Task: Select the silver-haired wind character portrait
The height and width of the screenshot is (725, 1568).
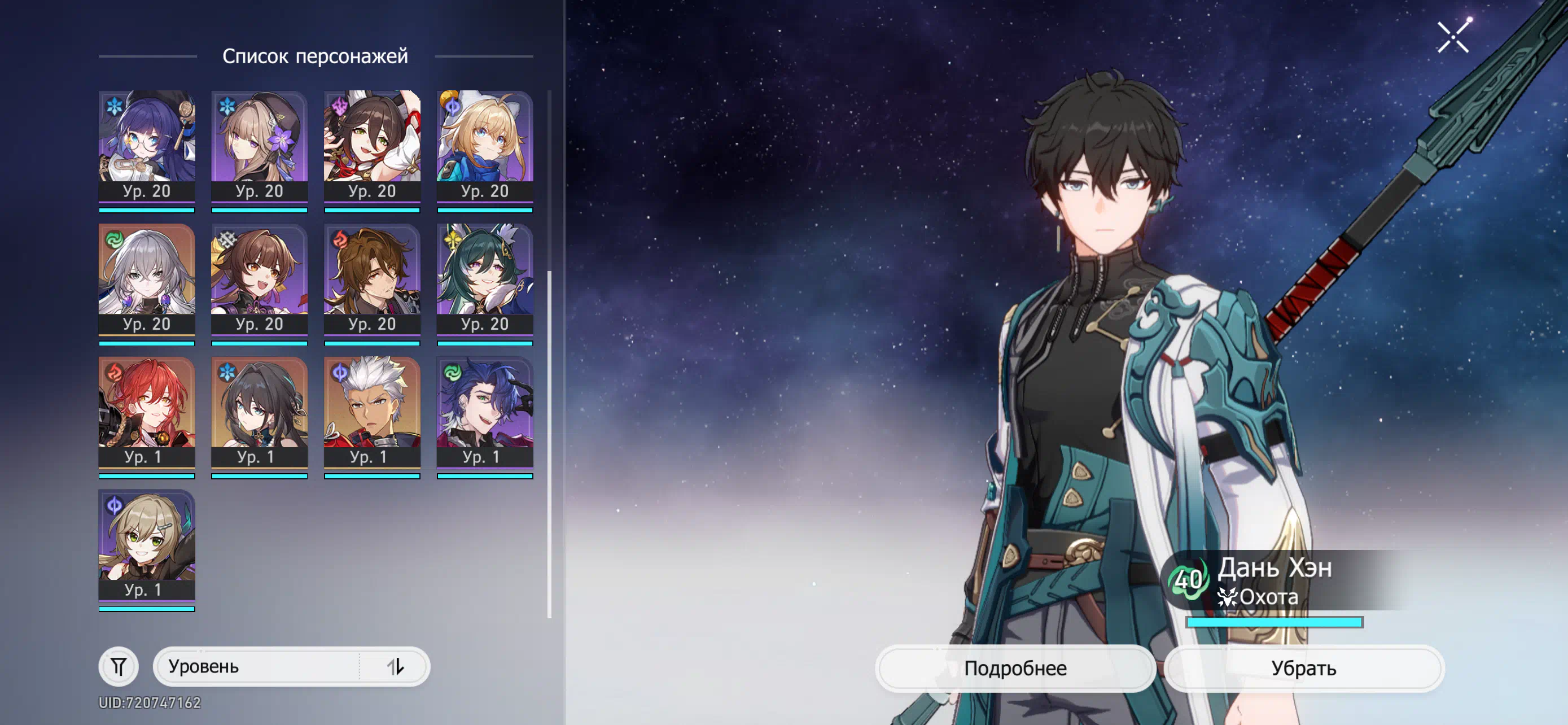Action: click(x=147, y=279)
